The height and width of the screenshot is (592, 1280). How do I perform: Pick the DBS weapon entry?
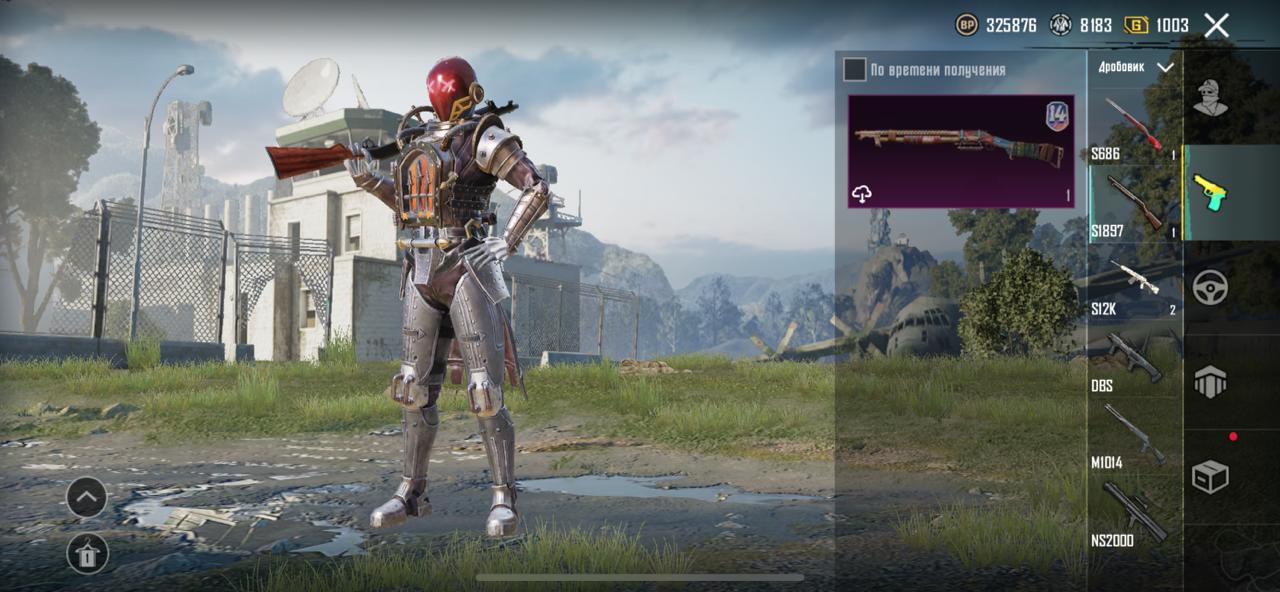pyautogui.click(x=1134, y=362)
